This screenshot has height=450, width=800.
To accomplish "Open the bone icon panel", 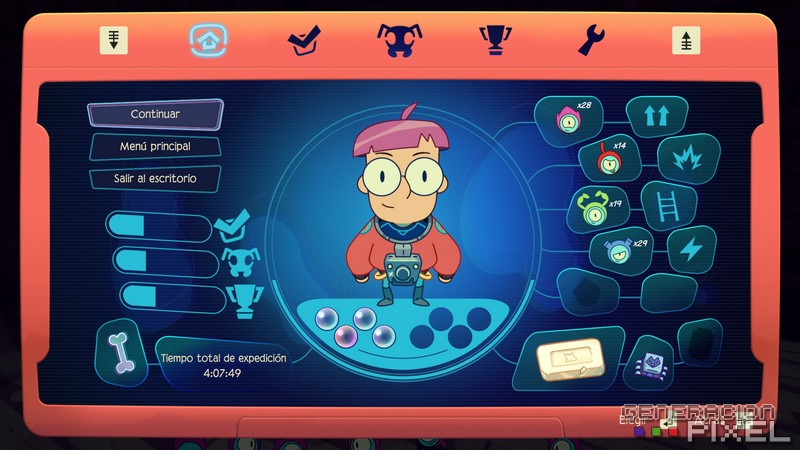I will click(123, 351).
